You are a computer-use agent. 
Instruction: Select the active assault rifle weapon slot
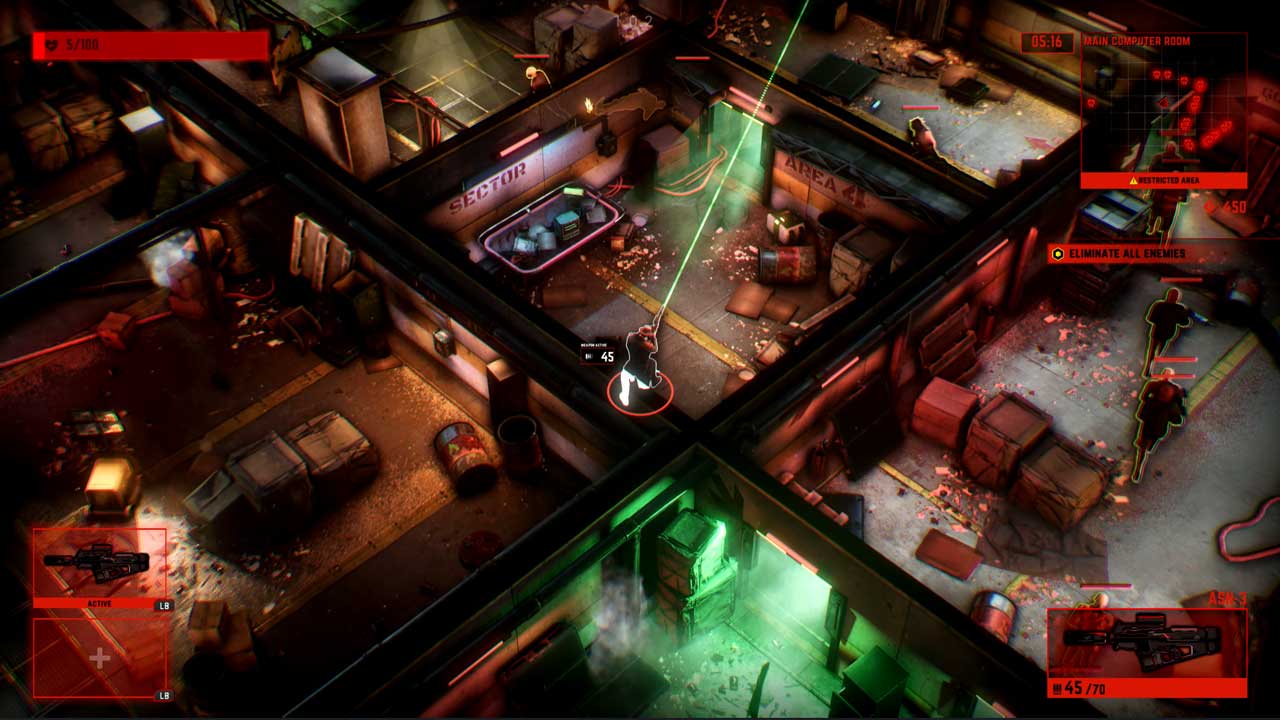coord(99,565)
